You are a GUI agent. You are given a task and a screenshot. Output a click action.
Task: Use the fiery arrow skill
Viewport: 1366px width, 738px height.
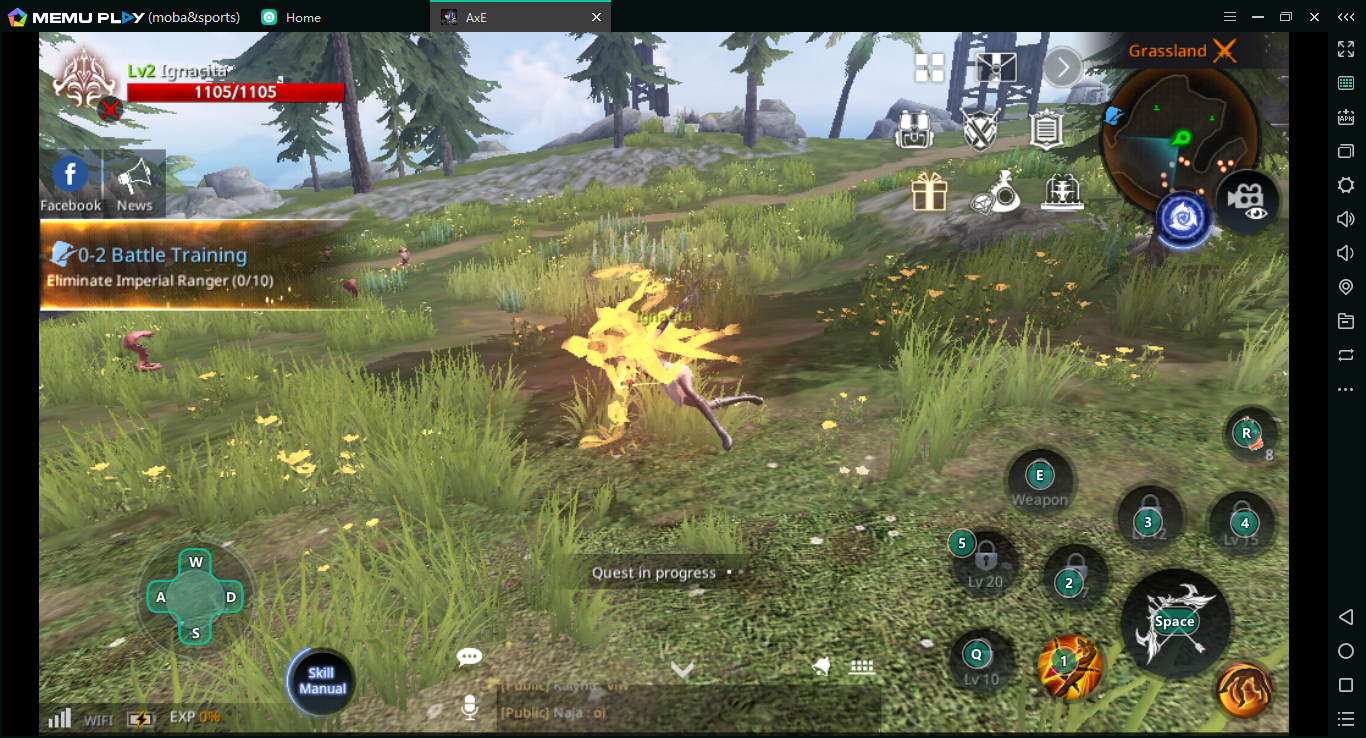click(x=1069, y=664)
